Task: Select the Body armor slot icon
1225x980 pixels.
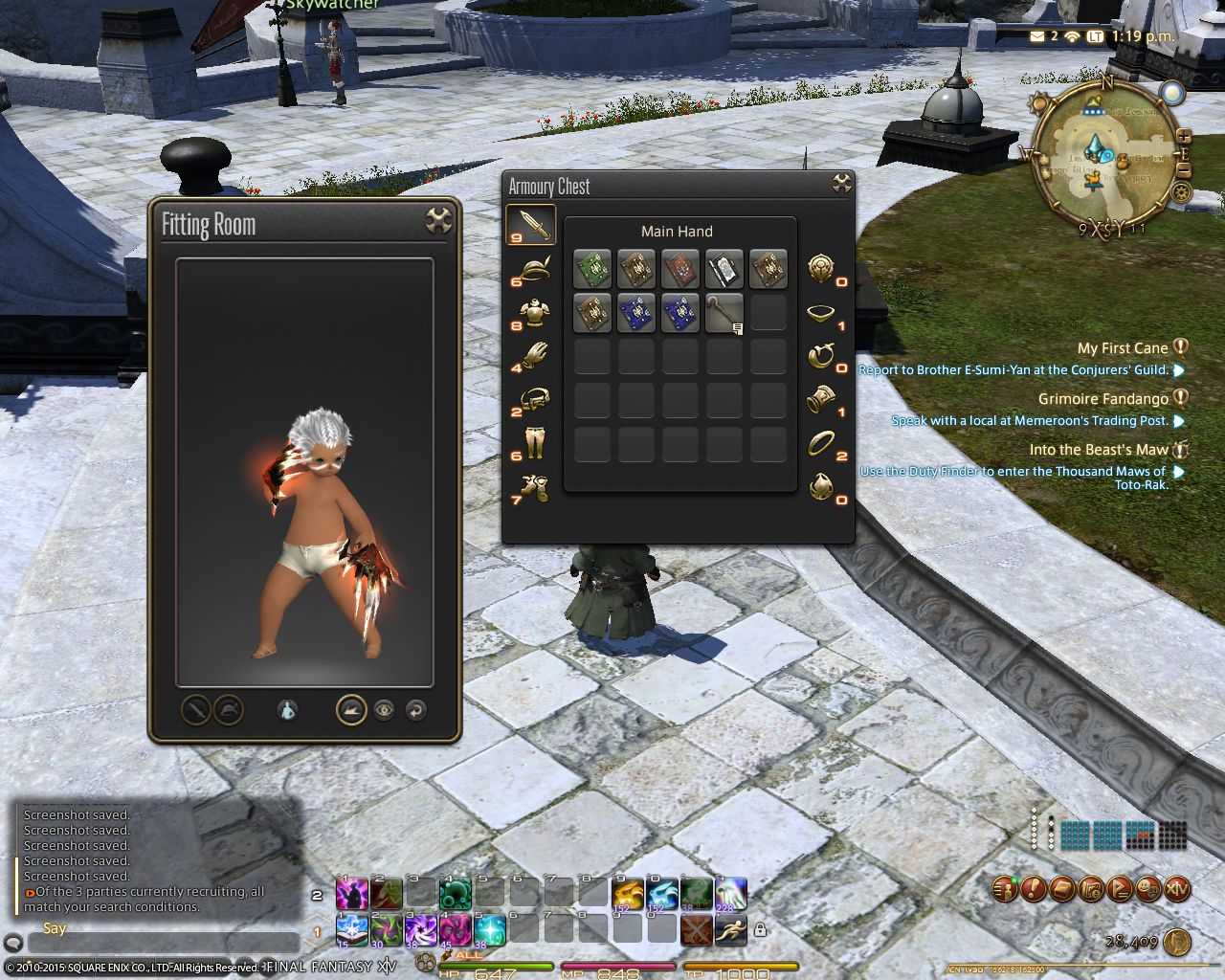Action: [531, 311]
